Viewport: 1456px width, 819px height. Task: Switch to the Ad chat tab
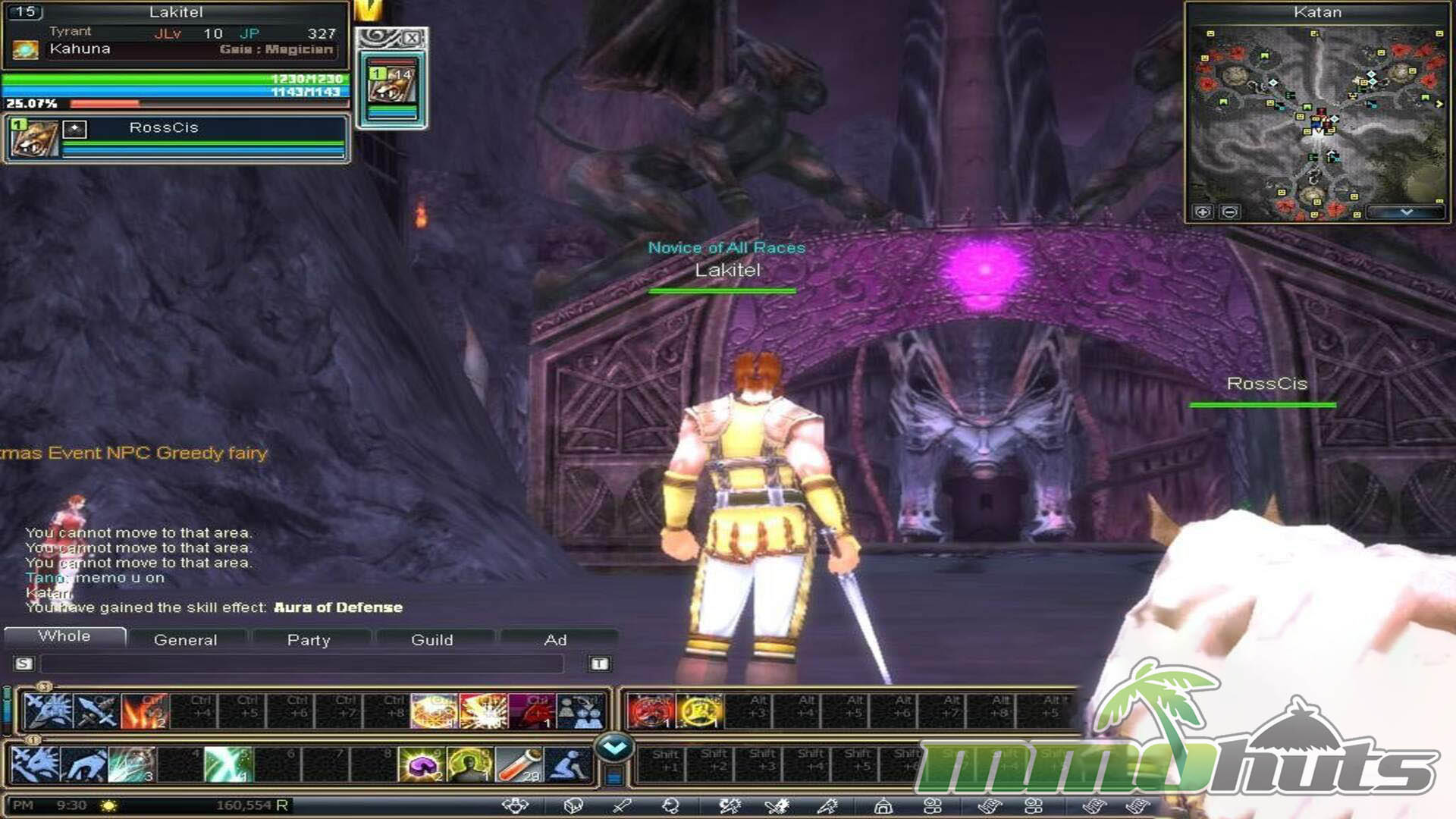tap(555, 640)
